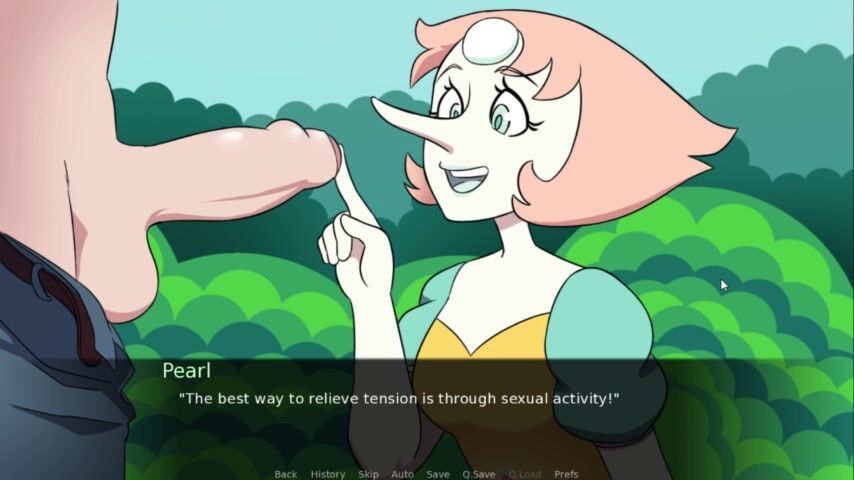Open the dialogue History log
The image size is (854, 480).
tap(327, 474)
